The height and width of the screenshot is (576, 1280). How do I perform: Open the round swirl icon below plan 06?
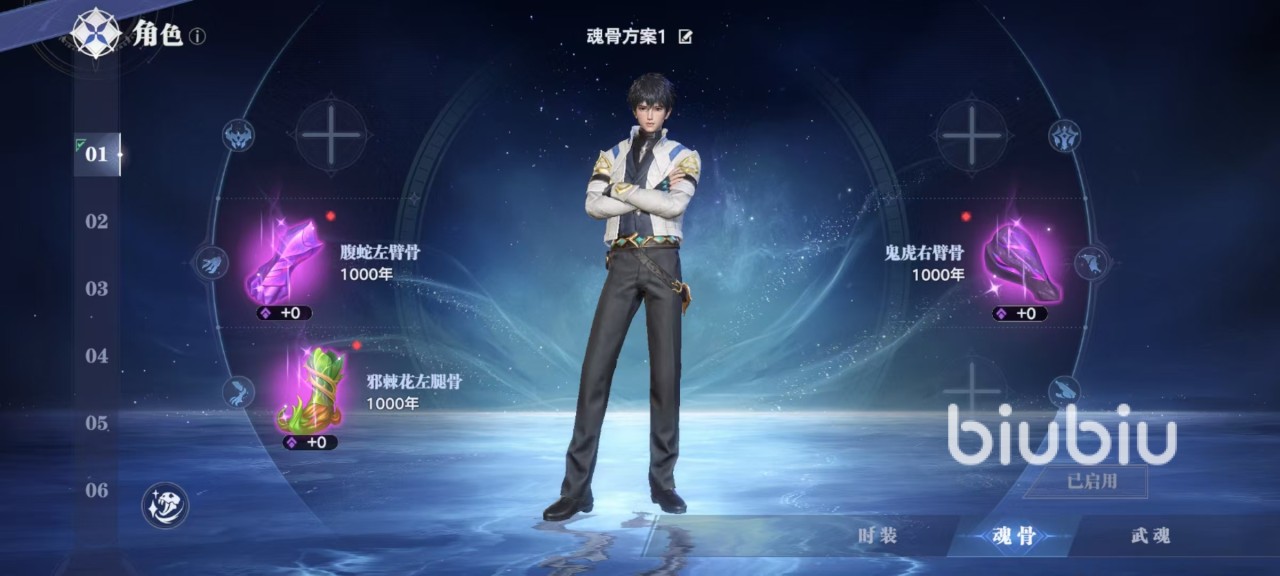tap(165, 505)
